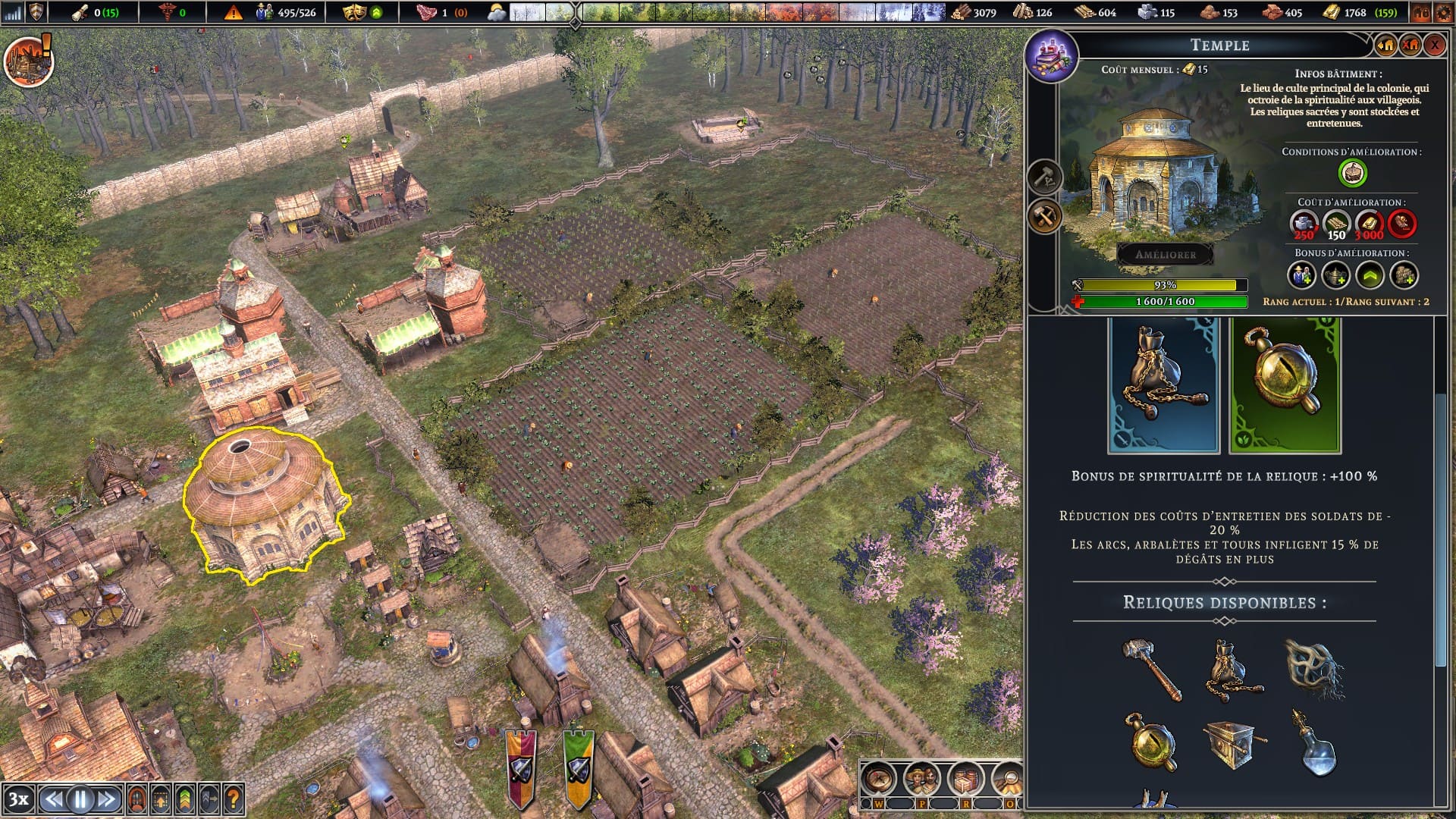Choose the golden chest relic
This screenshot has height=819, width=1456.
point(1232,743)
